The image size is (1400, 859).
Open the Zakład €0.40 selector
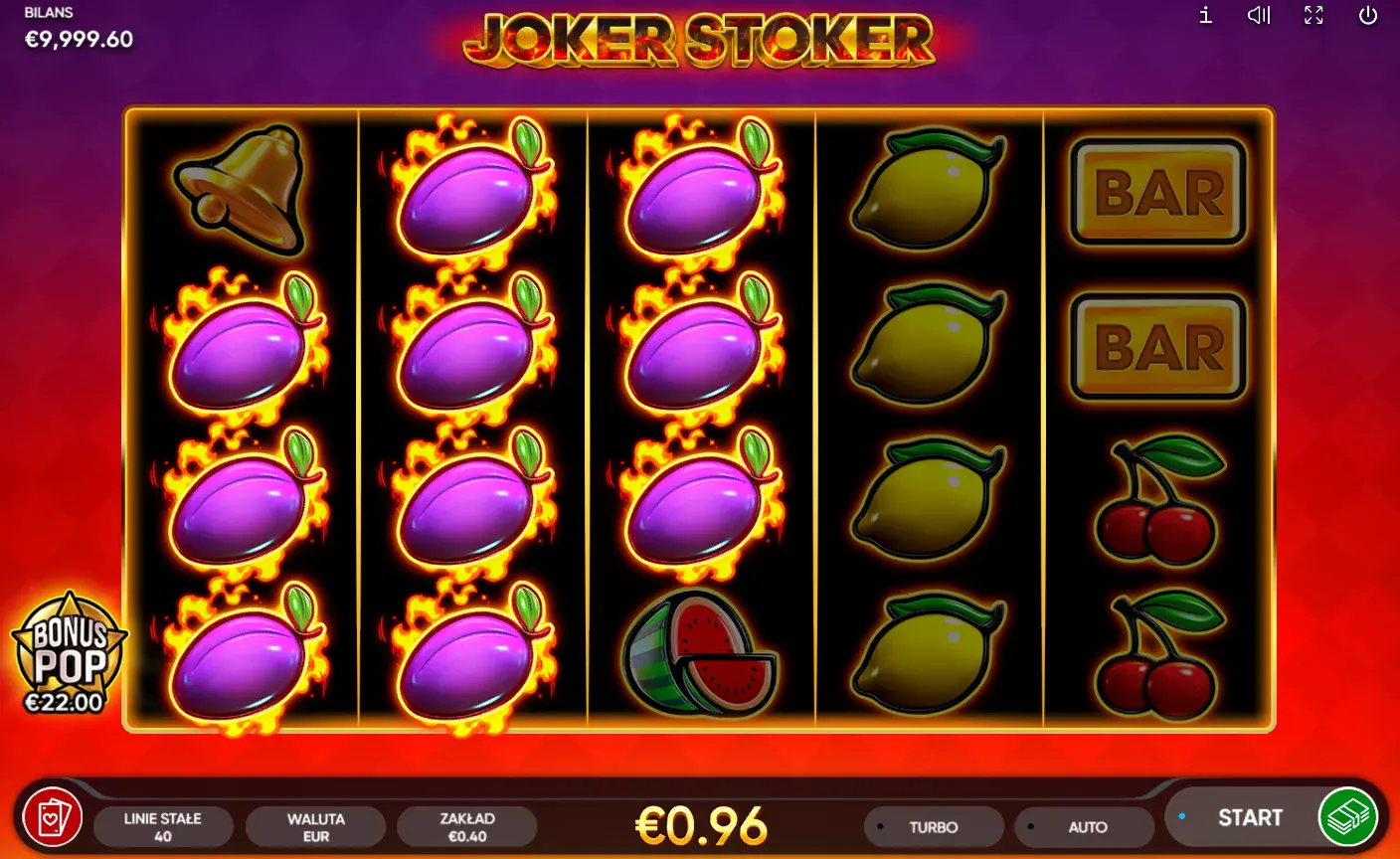click(467, 826)
